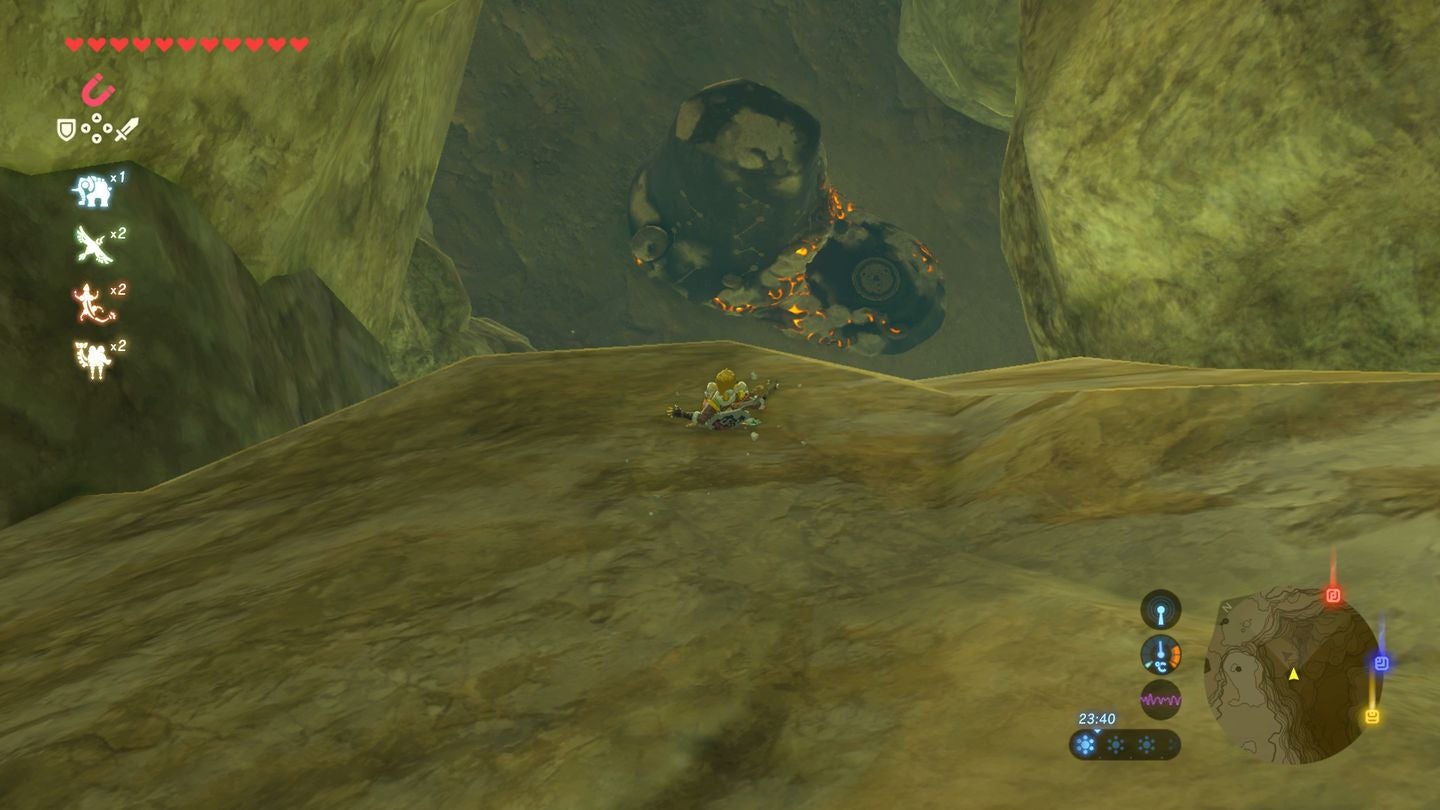
Task: Toggle the yellow shrine marker on the minimap
Action: (1370, 714)
